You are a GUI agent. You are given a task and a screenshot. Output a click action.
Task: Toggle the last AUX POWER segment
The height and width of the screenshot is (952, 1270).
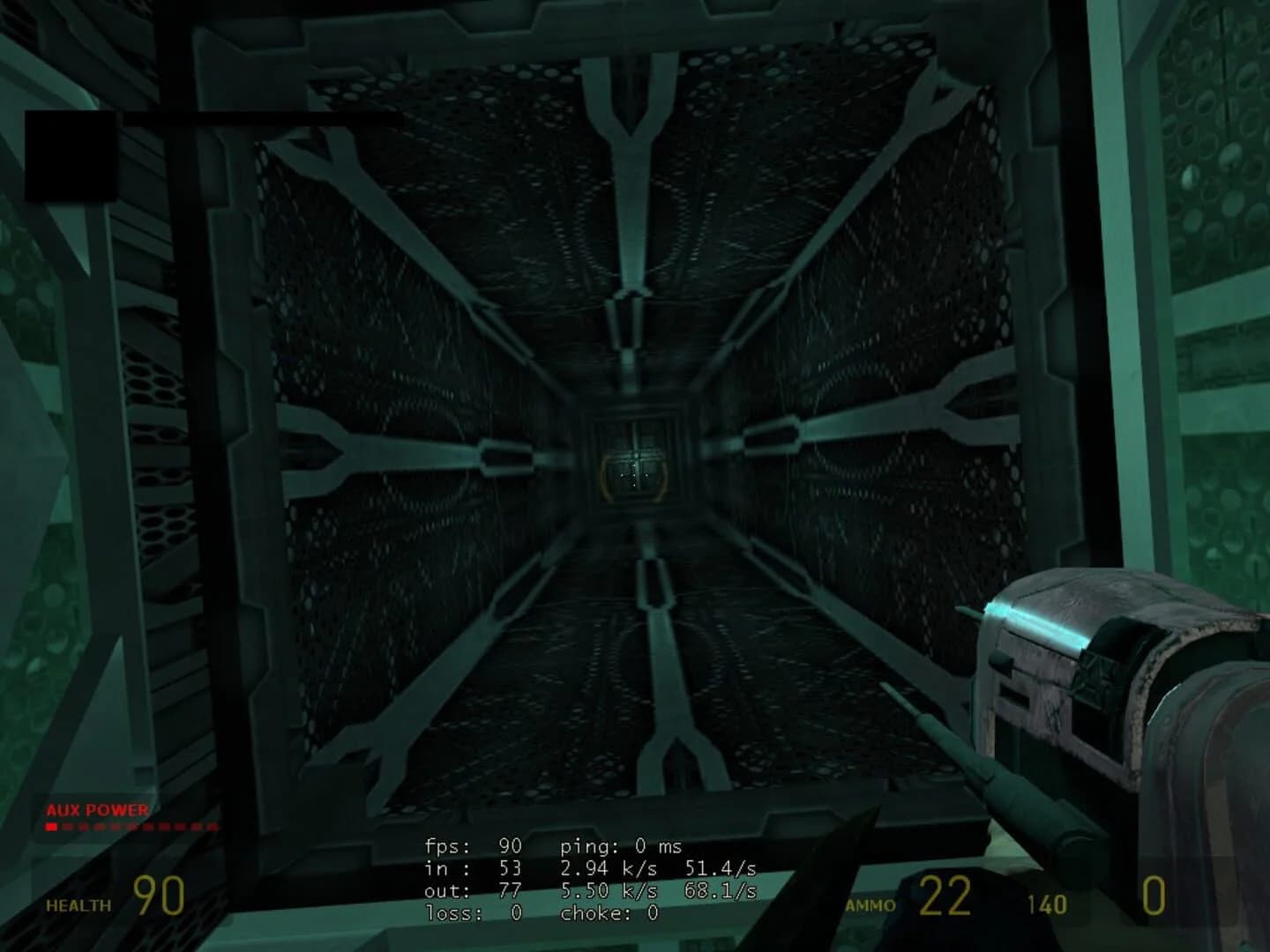coord(213,828)
